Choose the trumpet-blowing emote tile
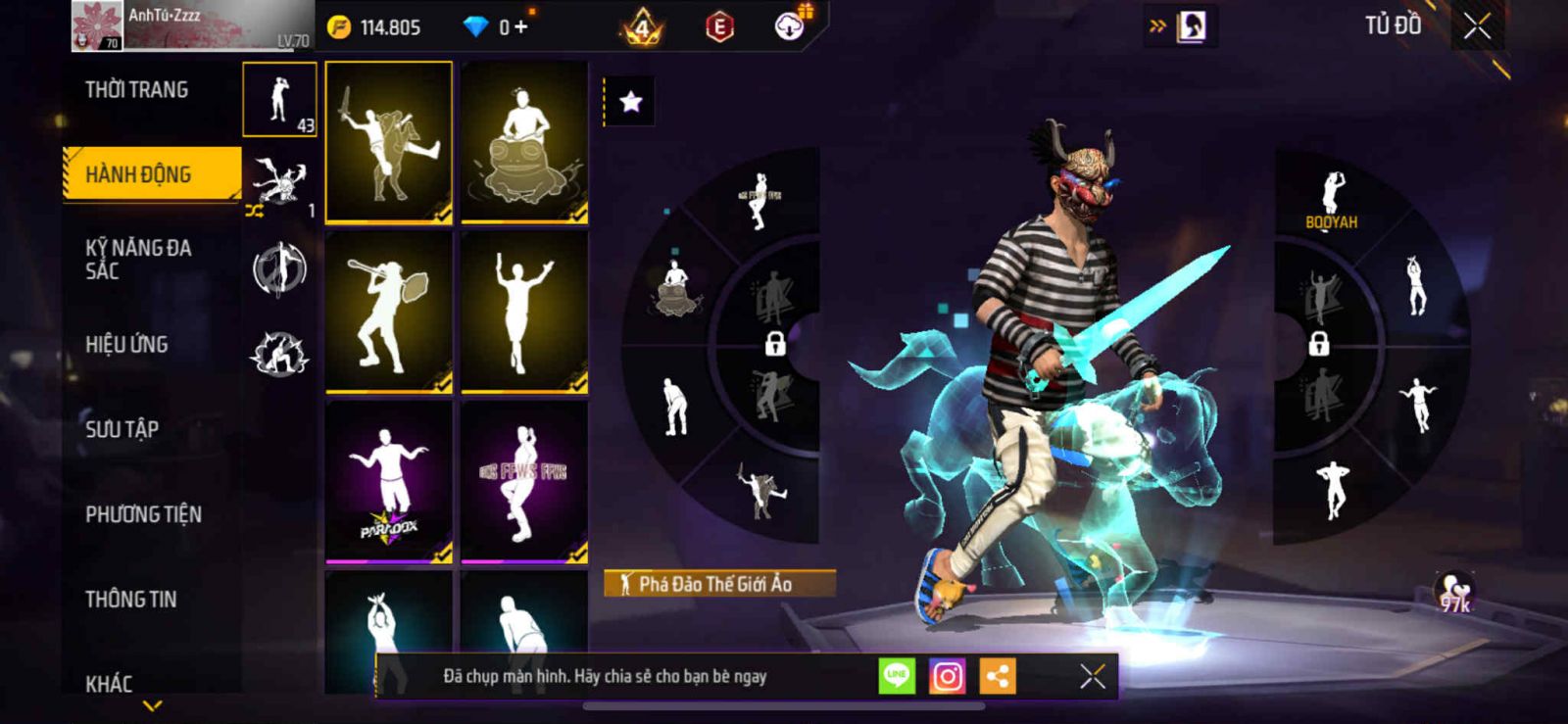The height and width of the screenshot is (724, 1568). pos(389,312)
